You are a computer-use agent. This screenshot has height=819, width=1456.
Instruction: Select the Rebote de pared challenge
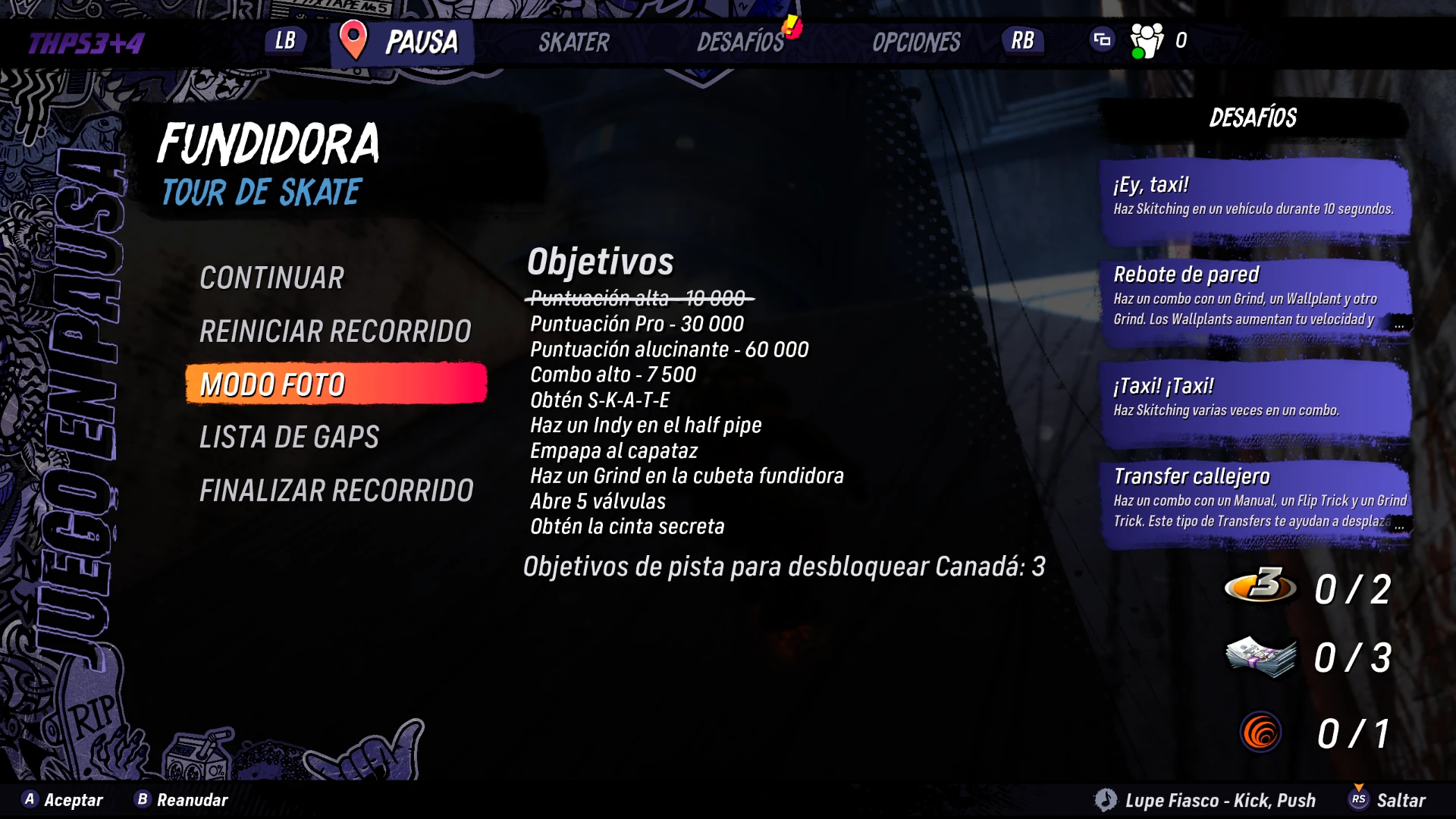(1255, 297)
